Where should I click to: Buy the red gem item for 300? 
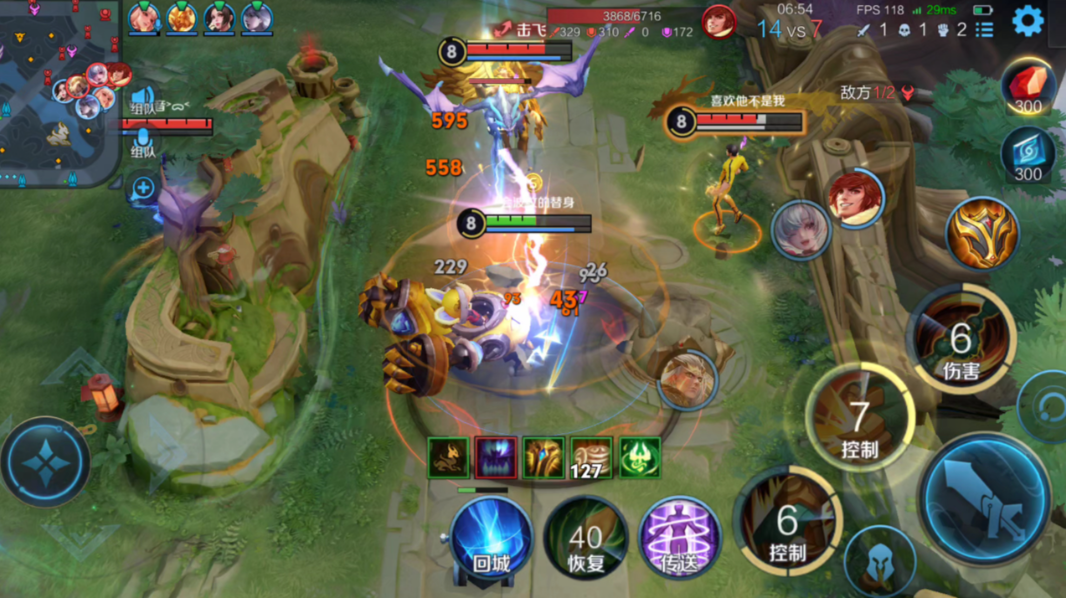pyautogui.click(x=1028, y=87)
